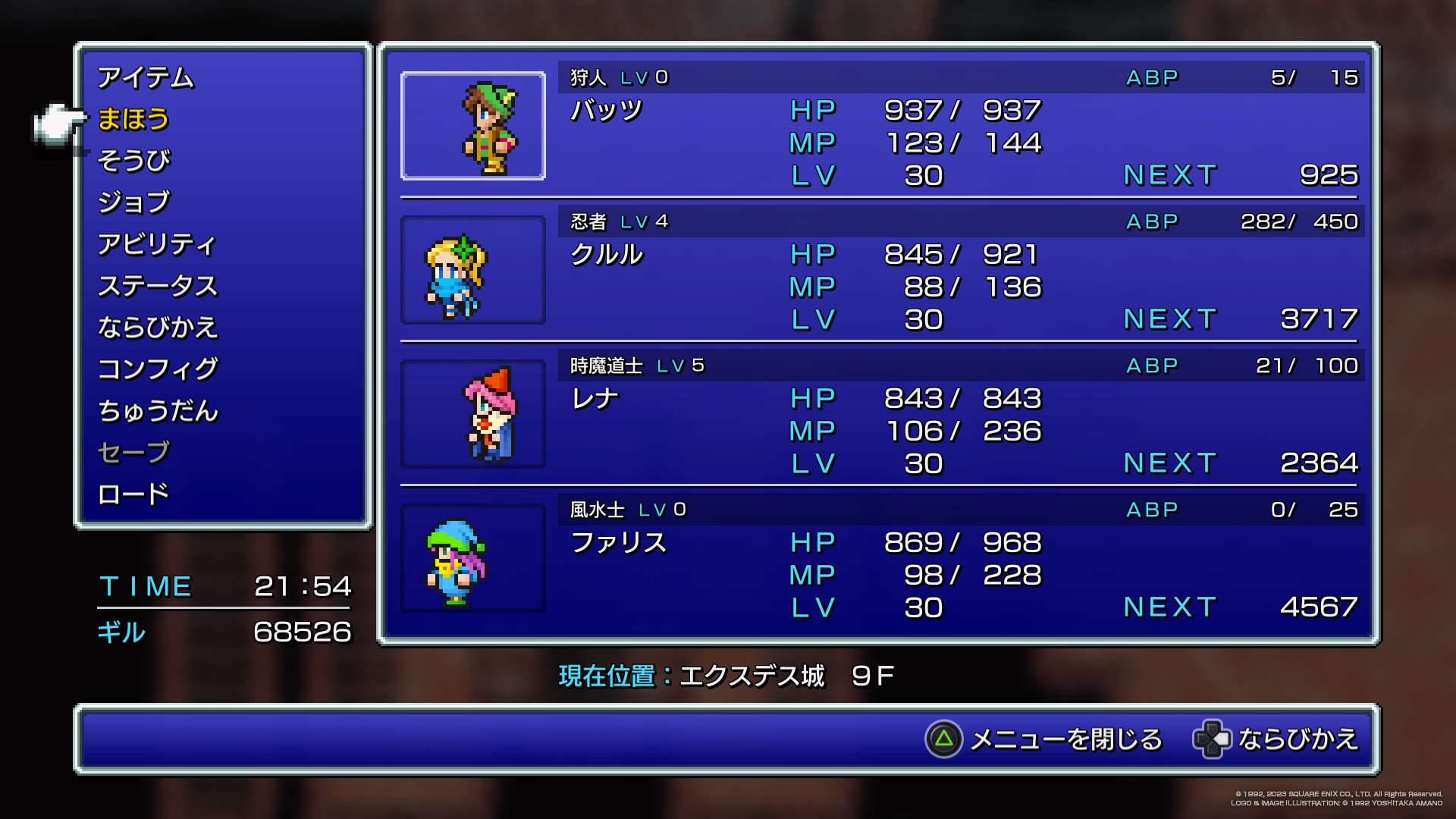The height and width of the screenshot is (819, 1456).
Task: Open the そうび (Equip) menu
Action: tap(133, 161)
